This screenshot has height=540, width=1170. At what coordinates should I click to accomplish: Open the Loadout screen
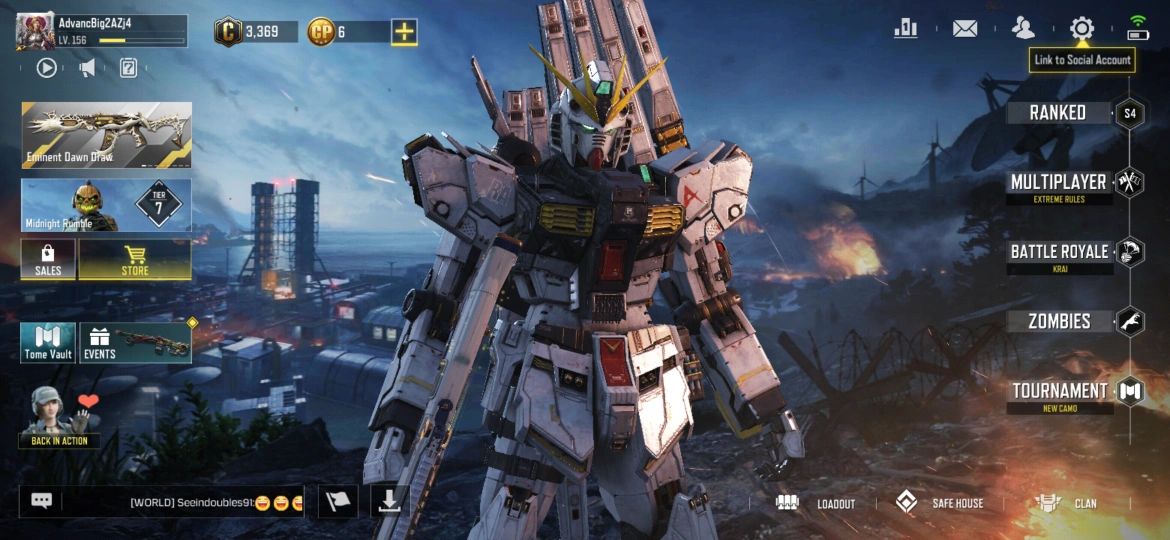(x=817, y=503)
